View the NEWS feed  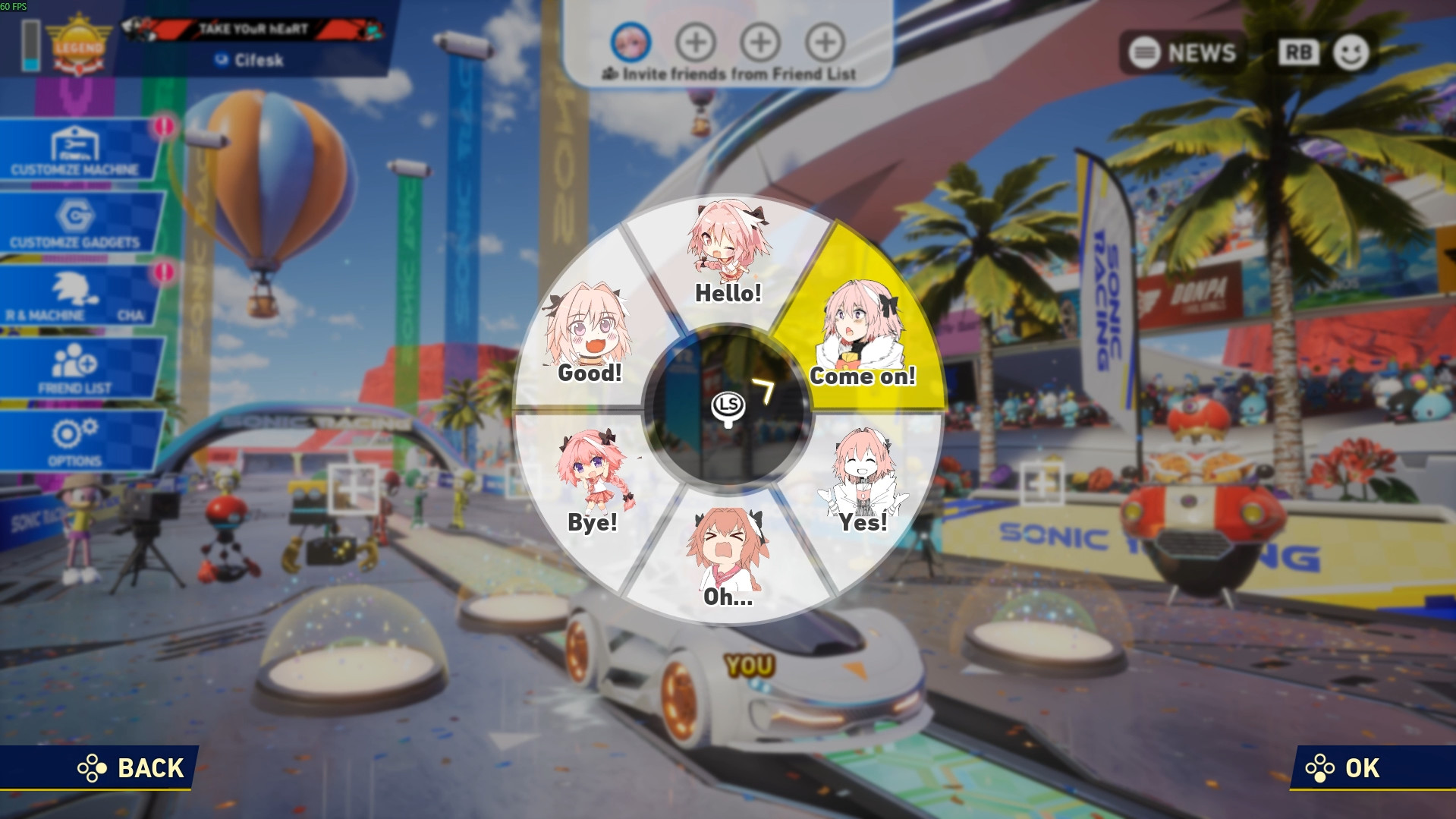[1184, 53]
